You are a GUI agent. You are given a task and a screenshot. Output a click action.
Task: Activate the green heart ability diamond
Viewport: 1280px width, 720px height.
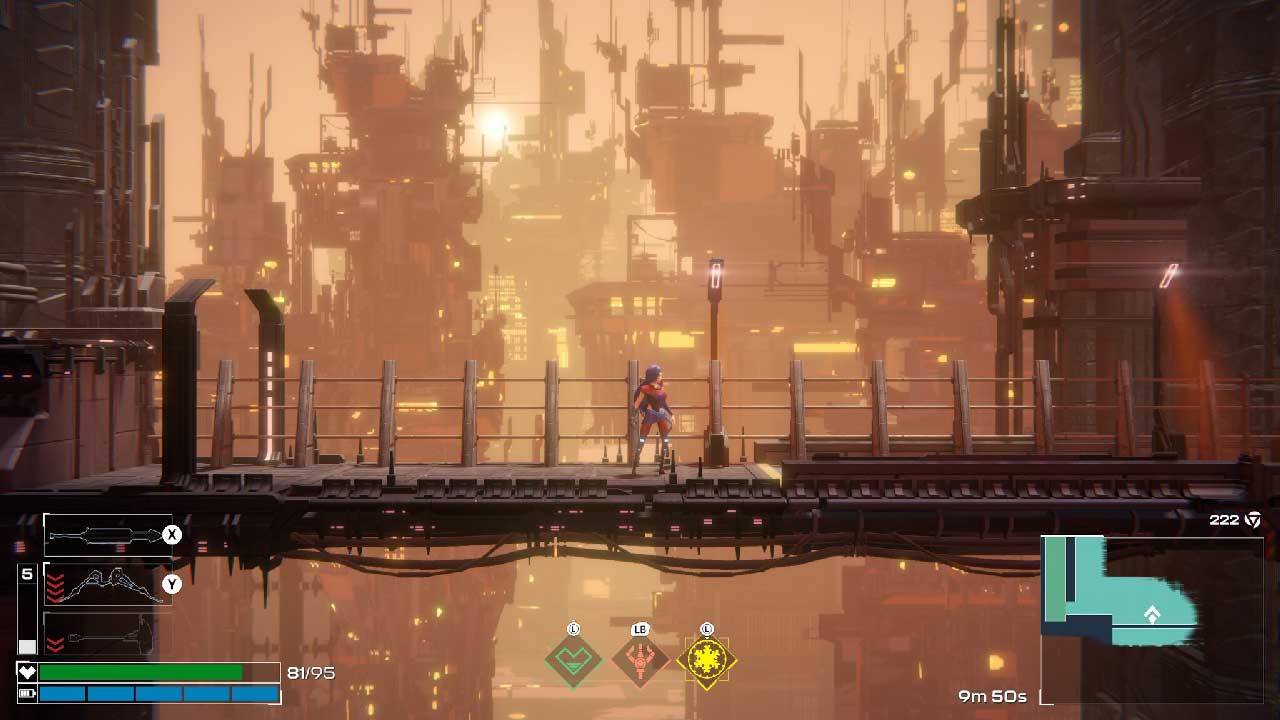(573, 660)
